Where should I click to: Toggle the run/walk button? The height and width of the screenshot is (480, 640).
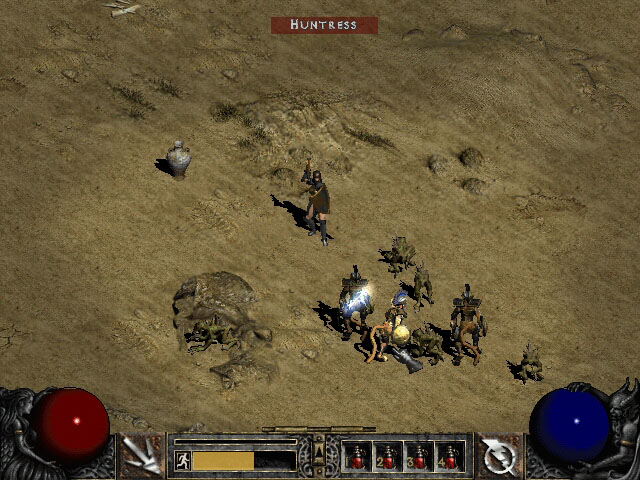click(183, 460)
